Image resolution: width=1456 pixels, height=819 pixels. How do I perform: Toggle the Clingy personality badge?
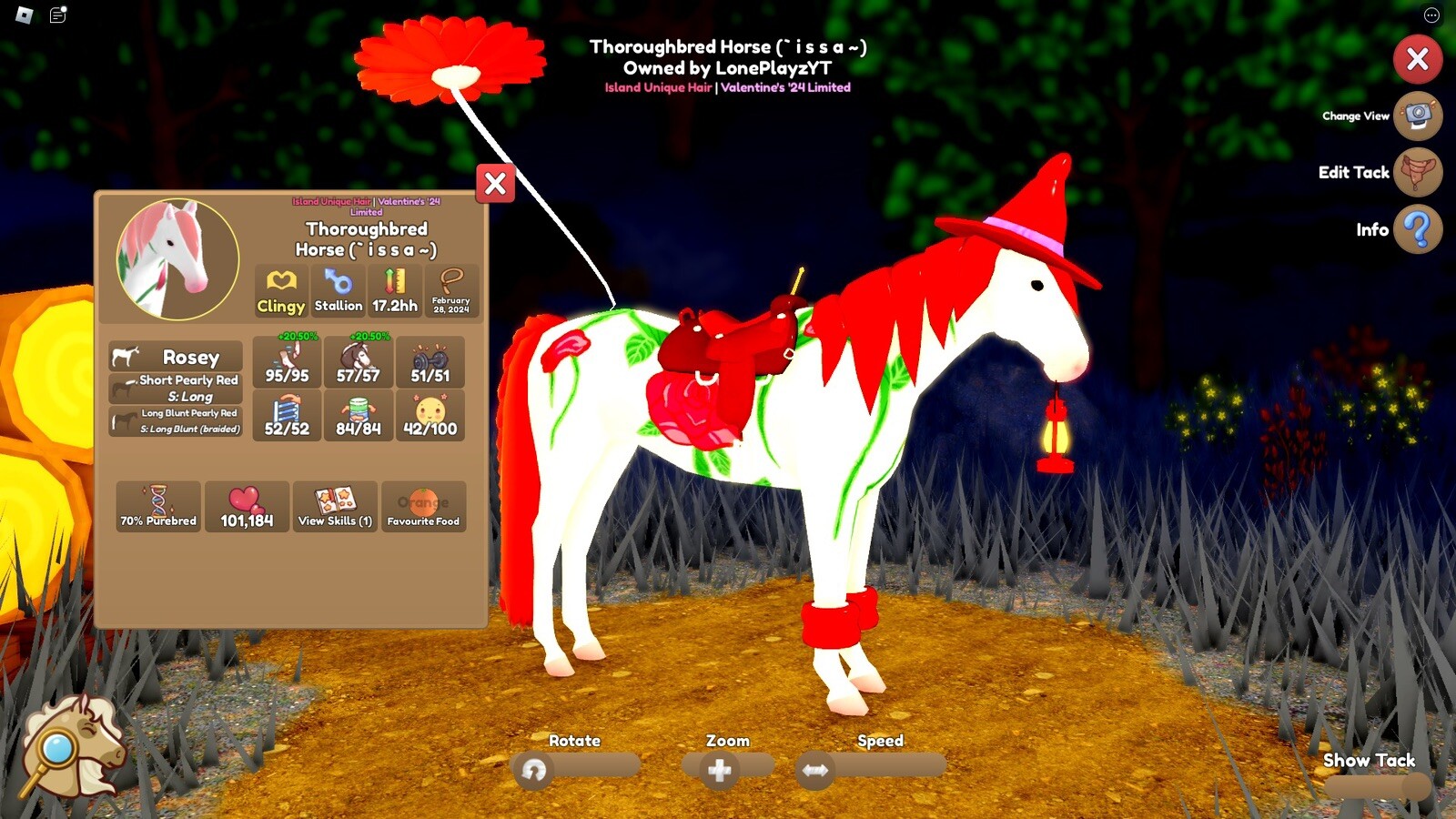(x=279, y=291)
